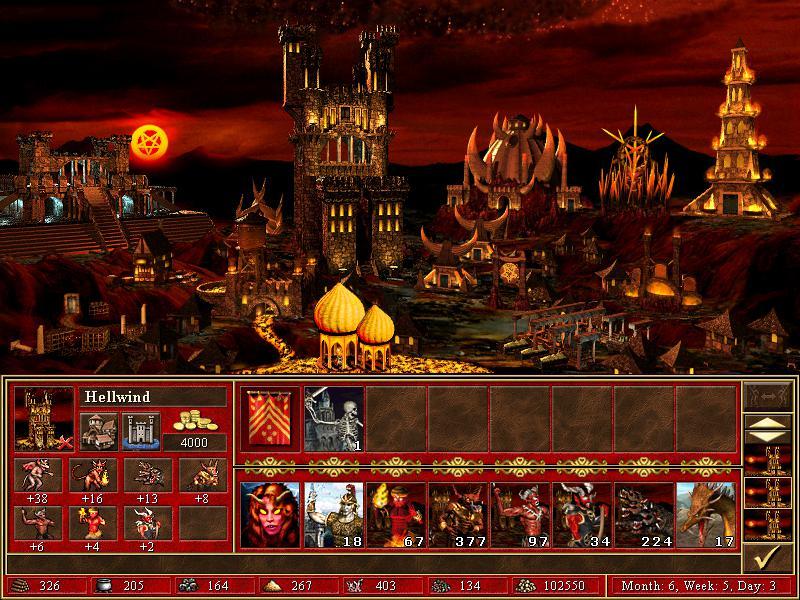The height and width of the screenshot is (600, 800).
Task: Click the Hellwind town portrait
Action: coord(44,418)
